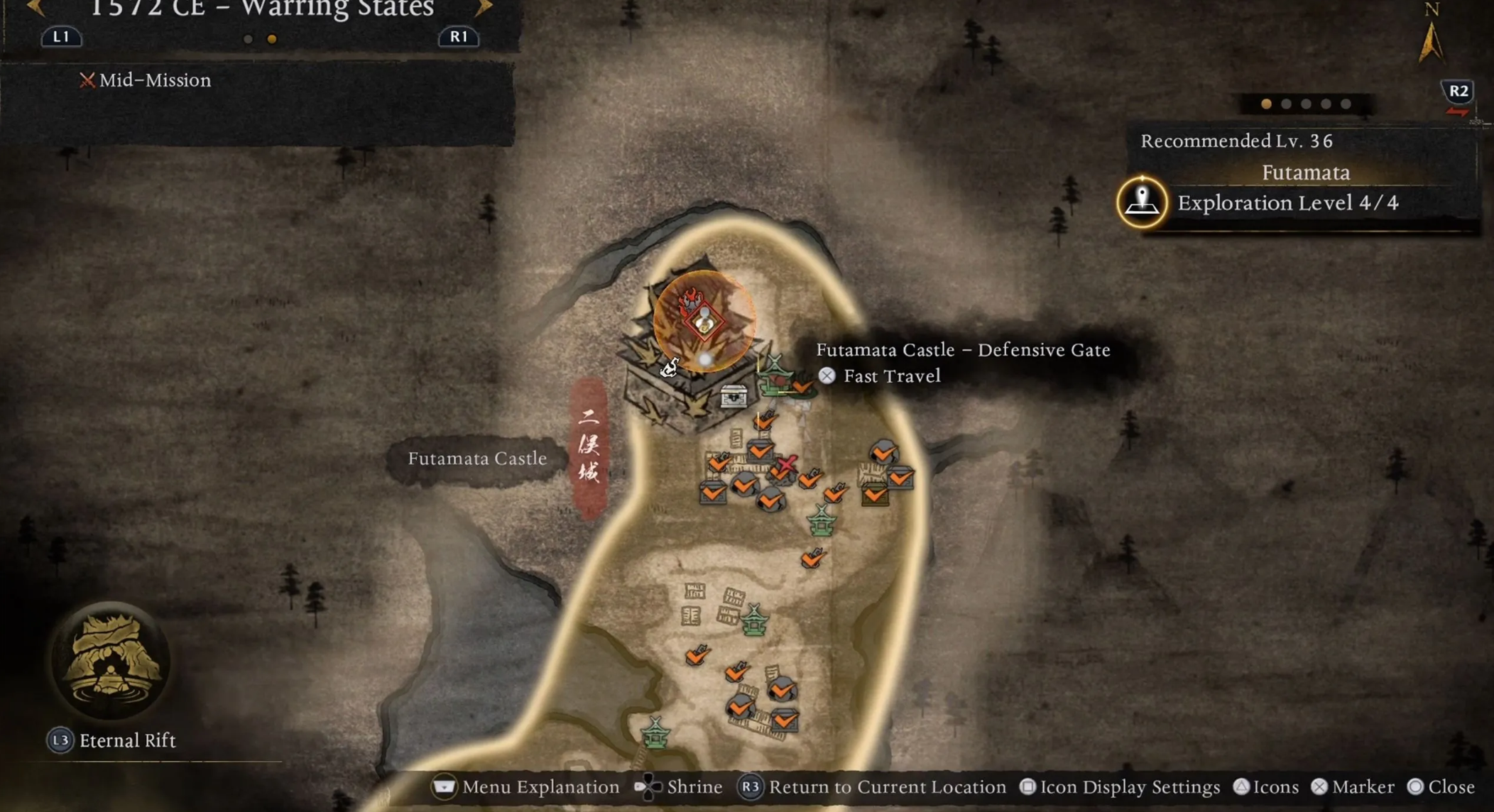Select the red X marker on map
Viewport: 1494px width, 812px height.
coord(786,465)
